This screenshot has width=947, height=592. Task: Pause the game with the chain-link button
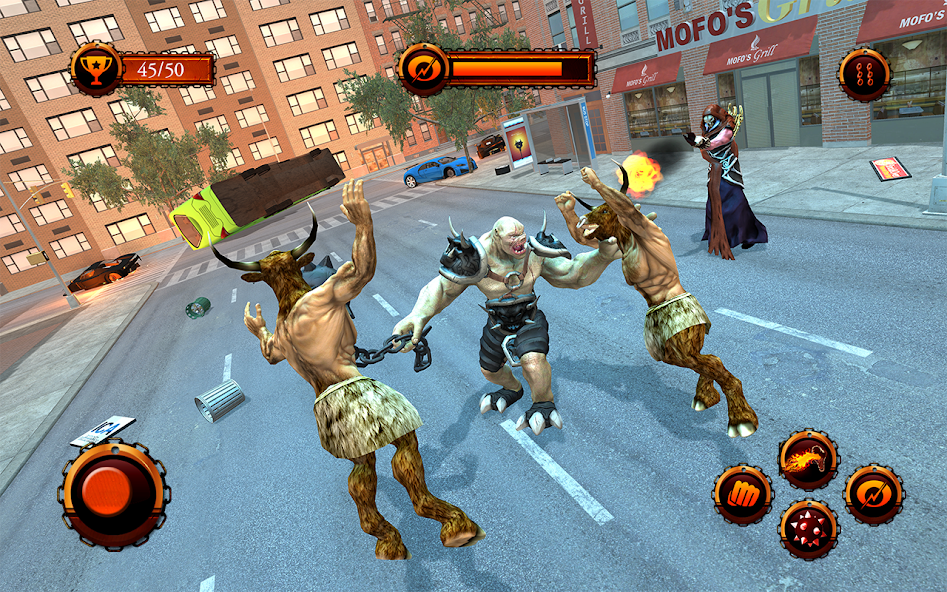tap(864, 75)
